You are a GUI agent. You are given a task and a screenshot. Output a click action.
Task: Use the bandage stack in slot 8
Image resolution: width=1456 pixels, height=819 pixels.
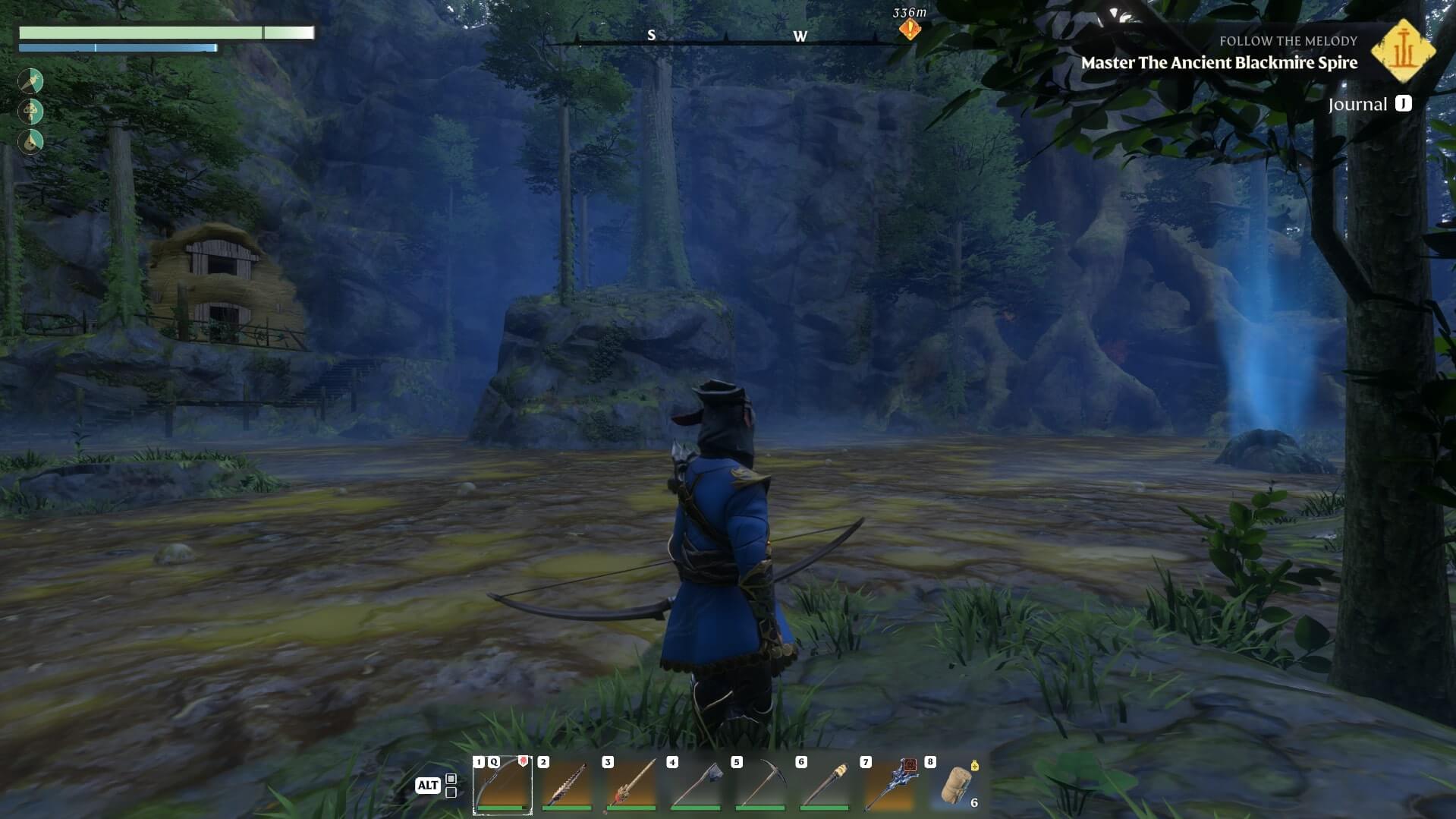click(957, 785)
